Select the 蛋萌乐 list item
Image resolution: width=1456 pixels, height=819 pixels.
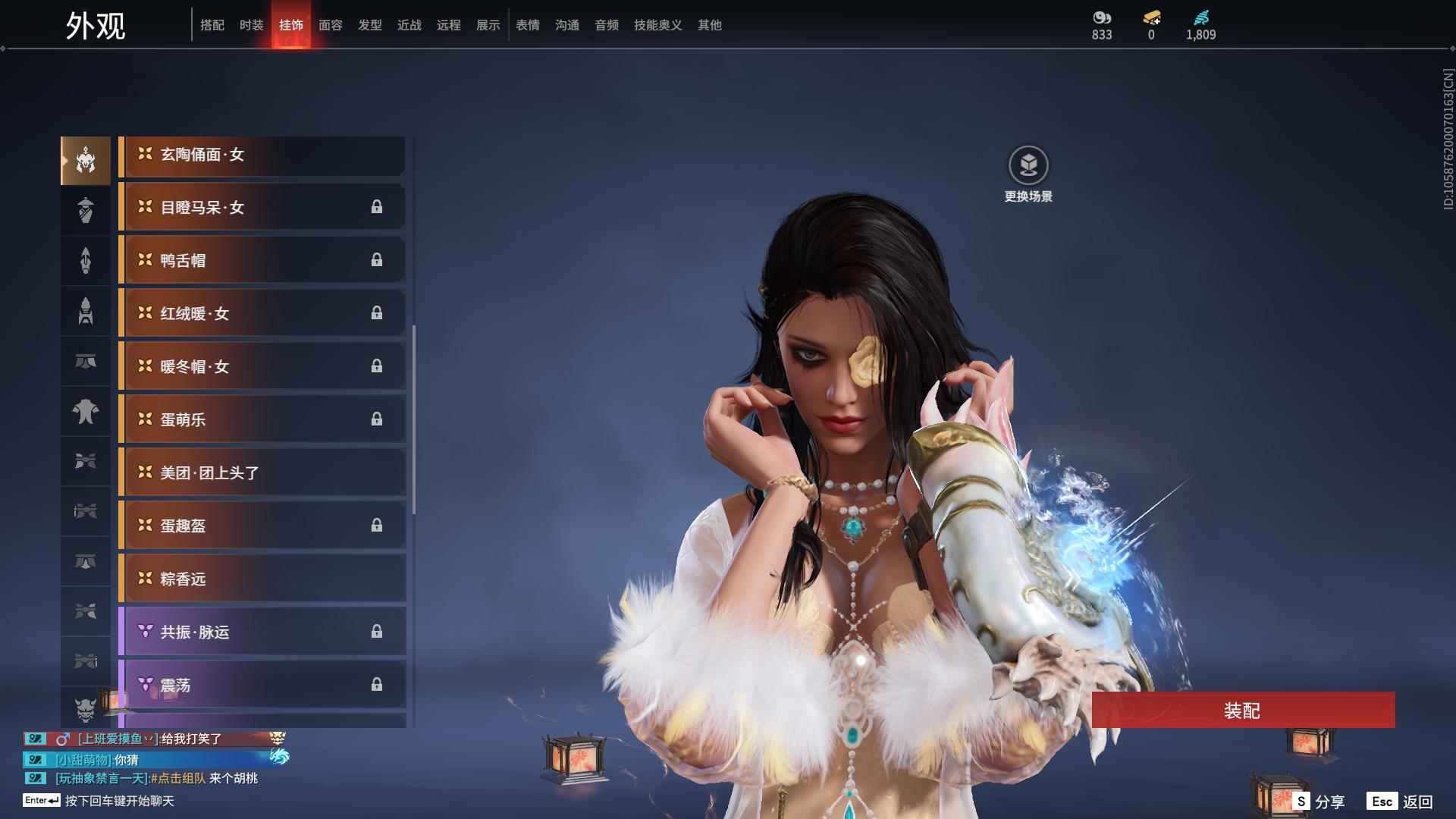click(x=262, y=420)
